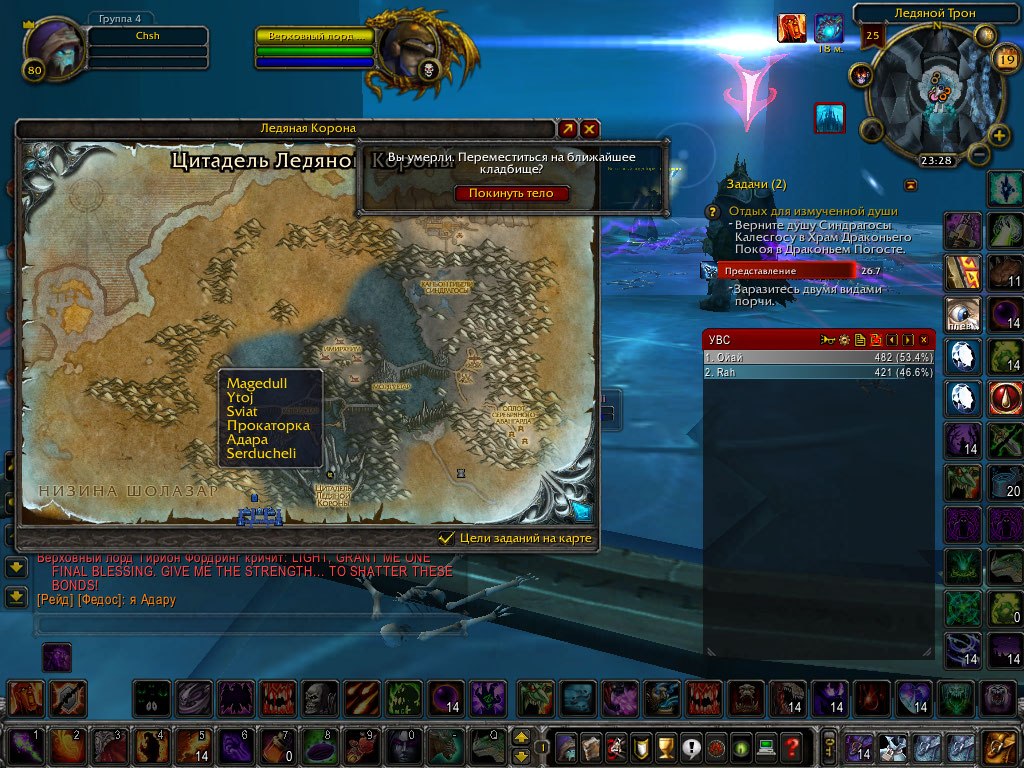The height and width of the screenshot is (768, 1024).
Task: Close the Ледяная Корона map window
Action: pyautogui.click(x=590, y=129)
